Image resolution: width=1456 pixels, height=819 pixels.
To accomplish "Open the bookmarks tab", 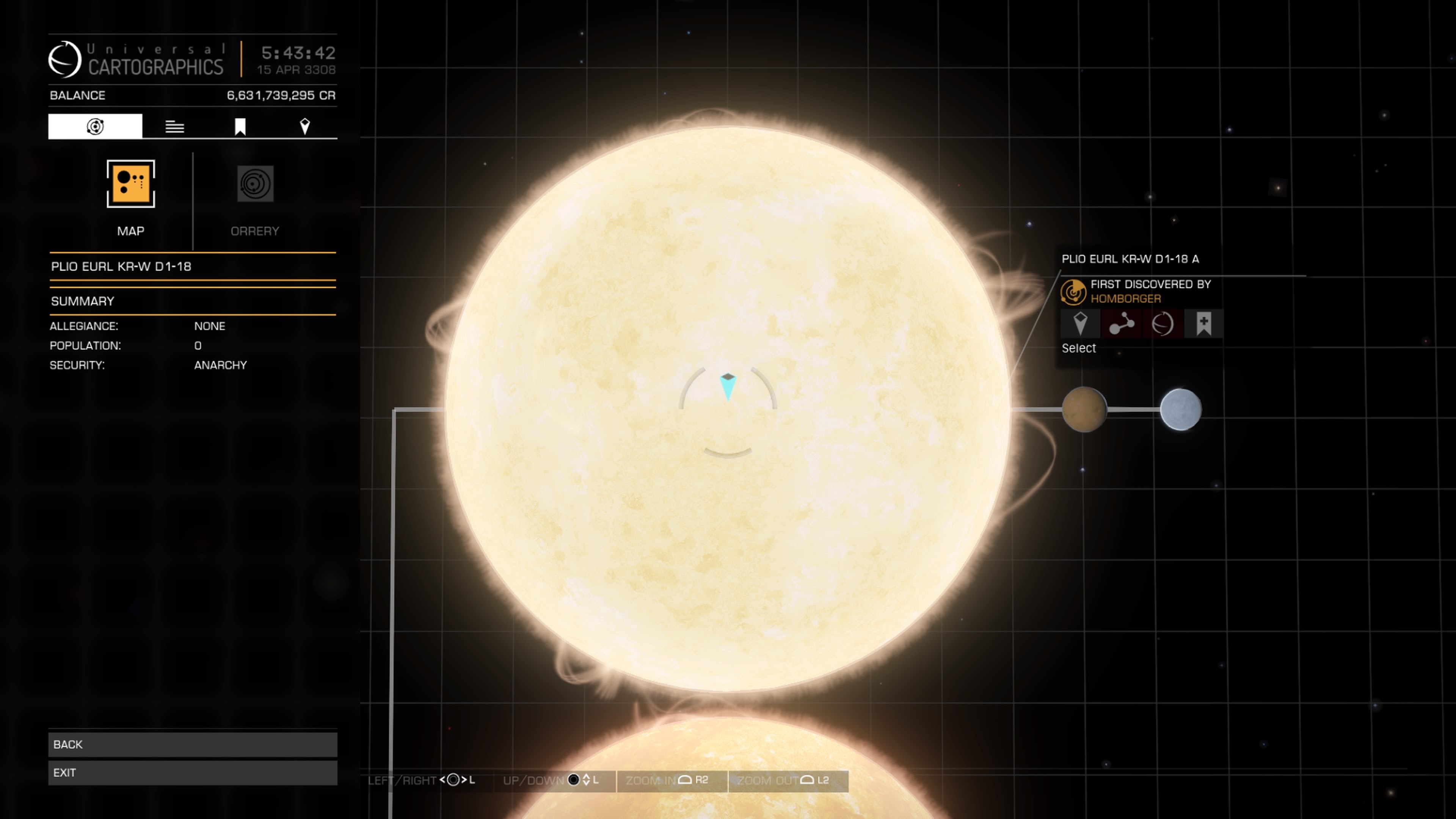I will (240, 127).
